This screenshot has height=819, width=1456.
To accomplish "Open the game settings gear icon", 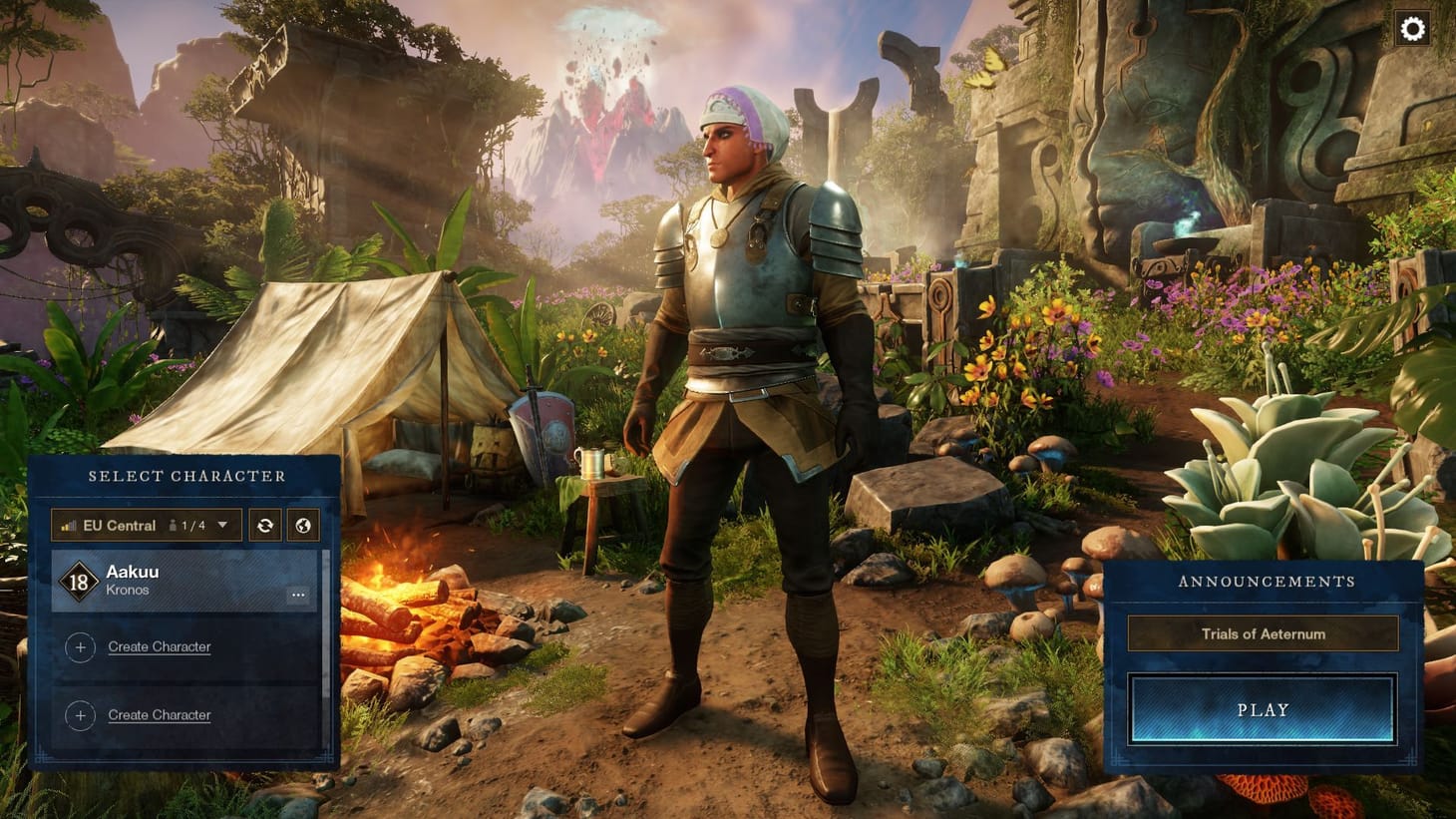I will [1415, 30].
